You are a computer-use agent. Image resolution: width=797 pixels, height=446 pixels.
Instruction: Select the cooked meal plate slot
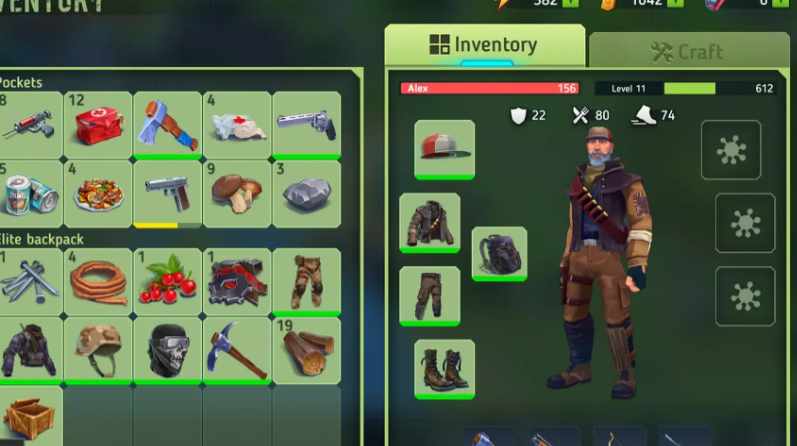tap(98, 192)
